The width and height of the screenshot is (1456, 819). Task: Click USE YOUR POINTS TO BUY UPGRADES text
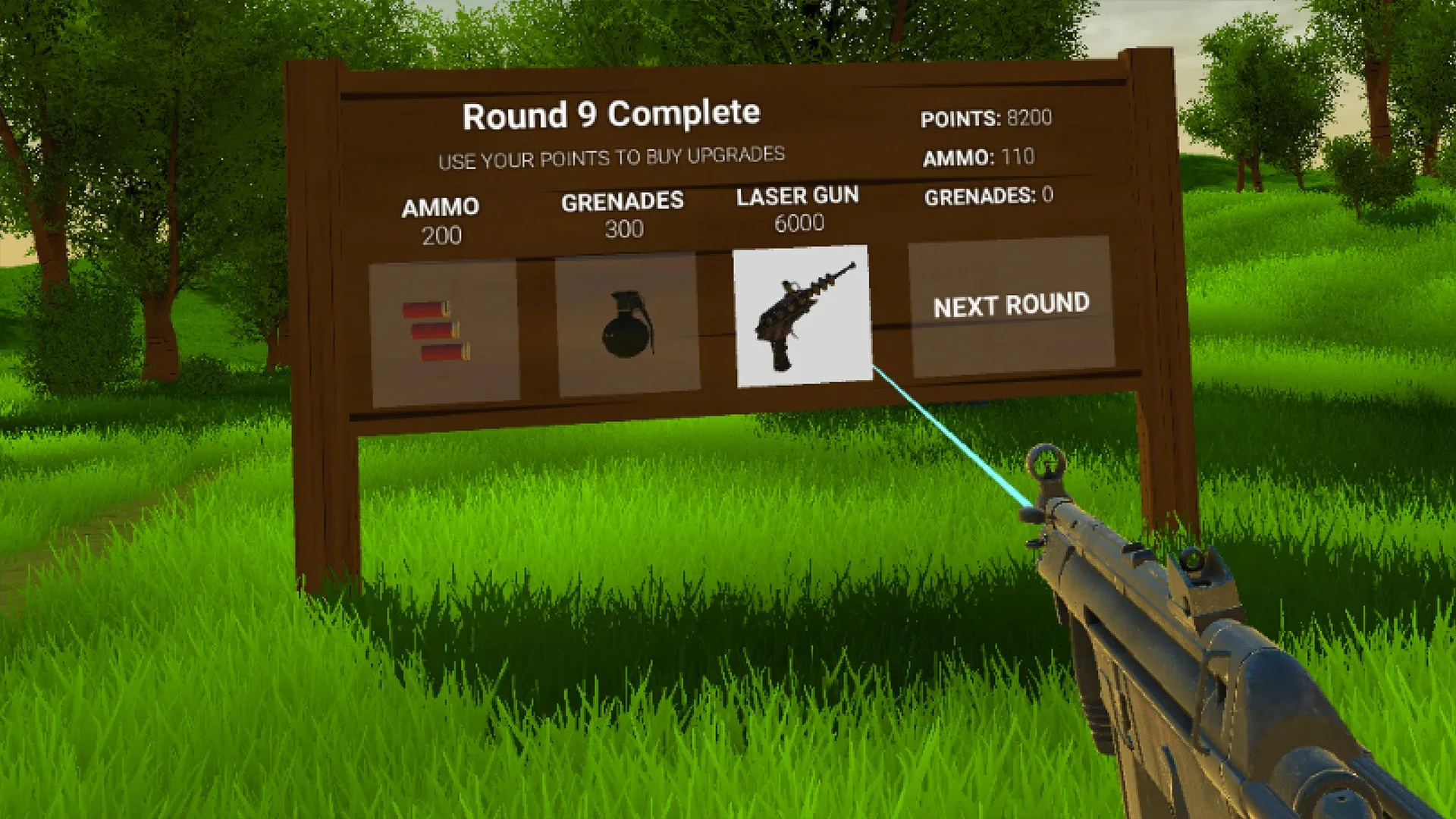[x=611, y=156]
